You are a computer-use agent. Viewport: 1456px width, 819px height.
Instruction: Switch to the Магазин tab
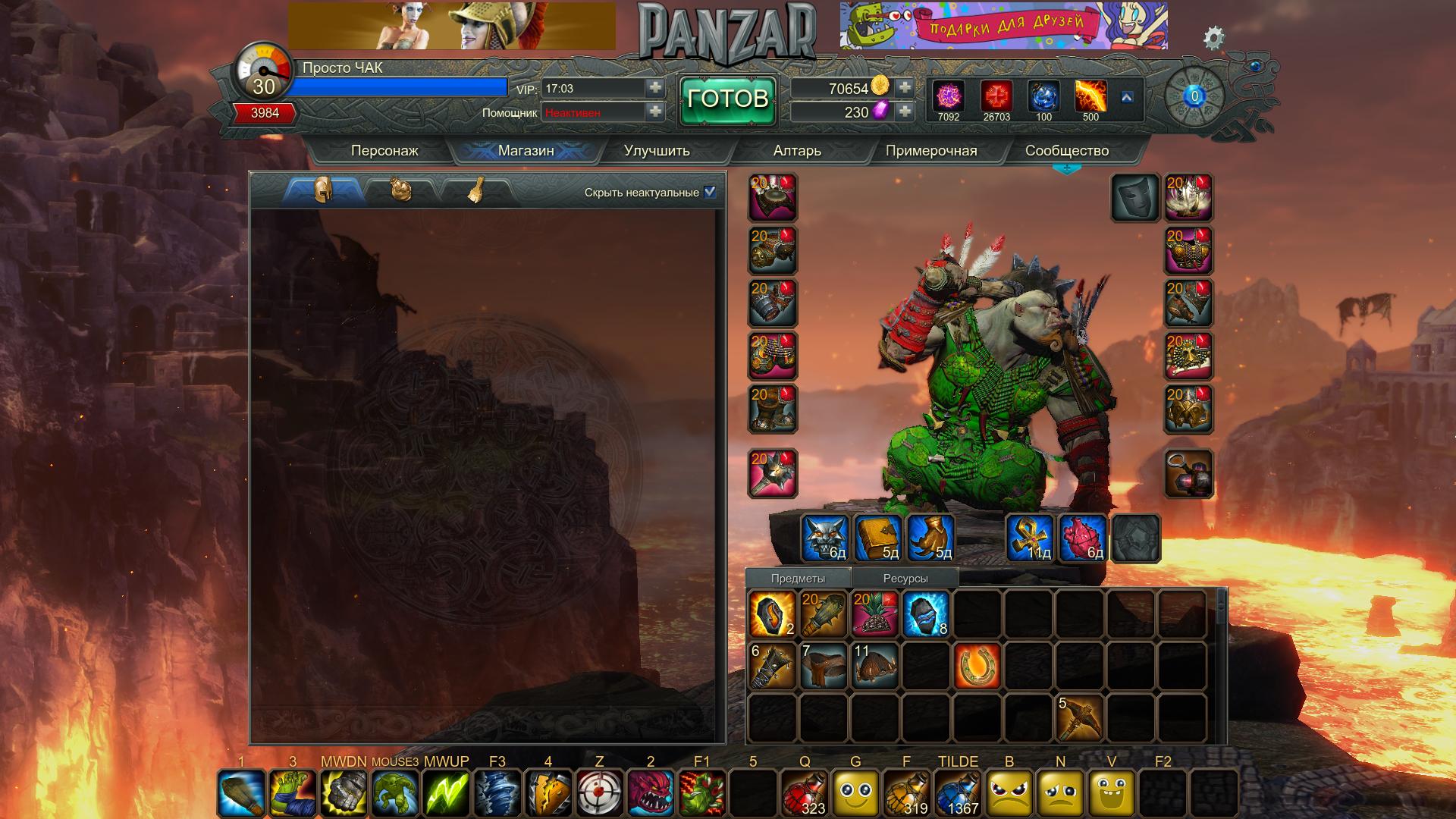[x=526, y=150]
